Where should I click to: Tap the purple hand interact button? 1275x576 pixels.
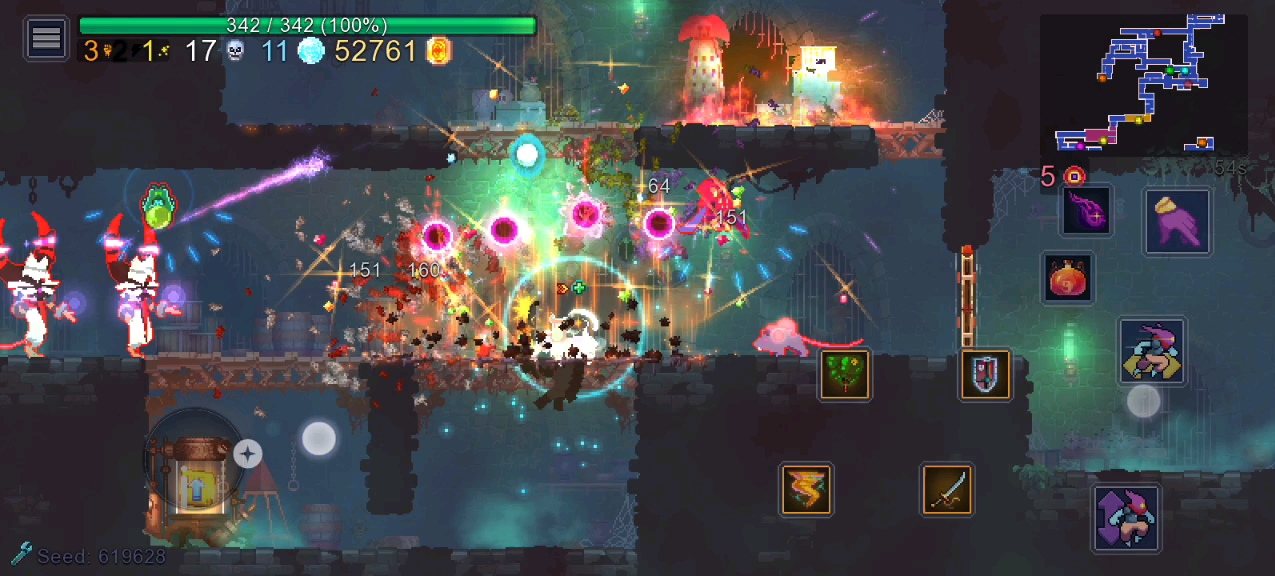[x=1177, y=221]
